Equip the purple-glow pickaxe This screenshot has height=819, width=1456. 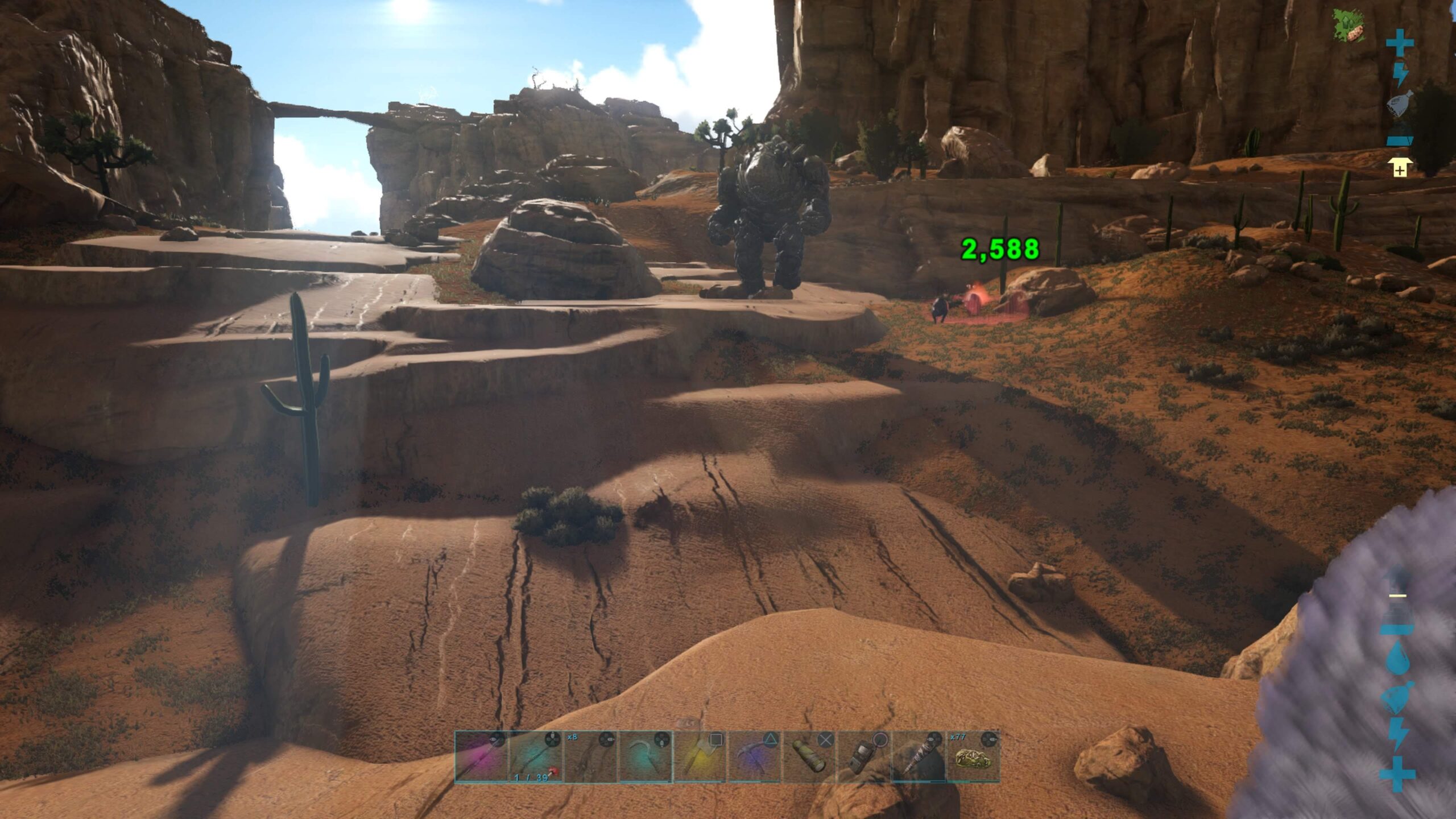click(x=754, y=757)
